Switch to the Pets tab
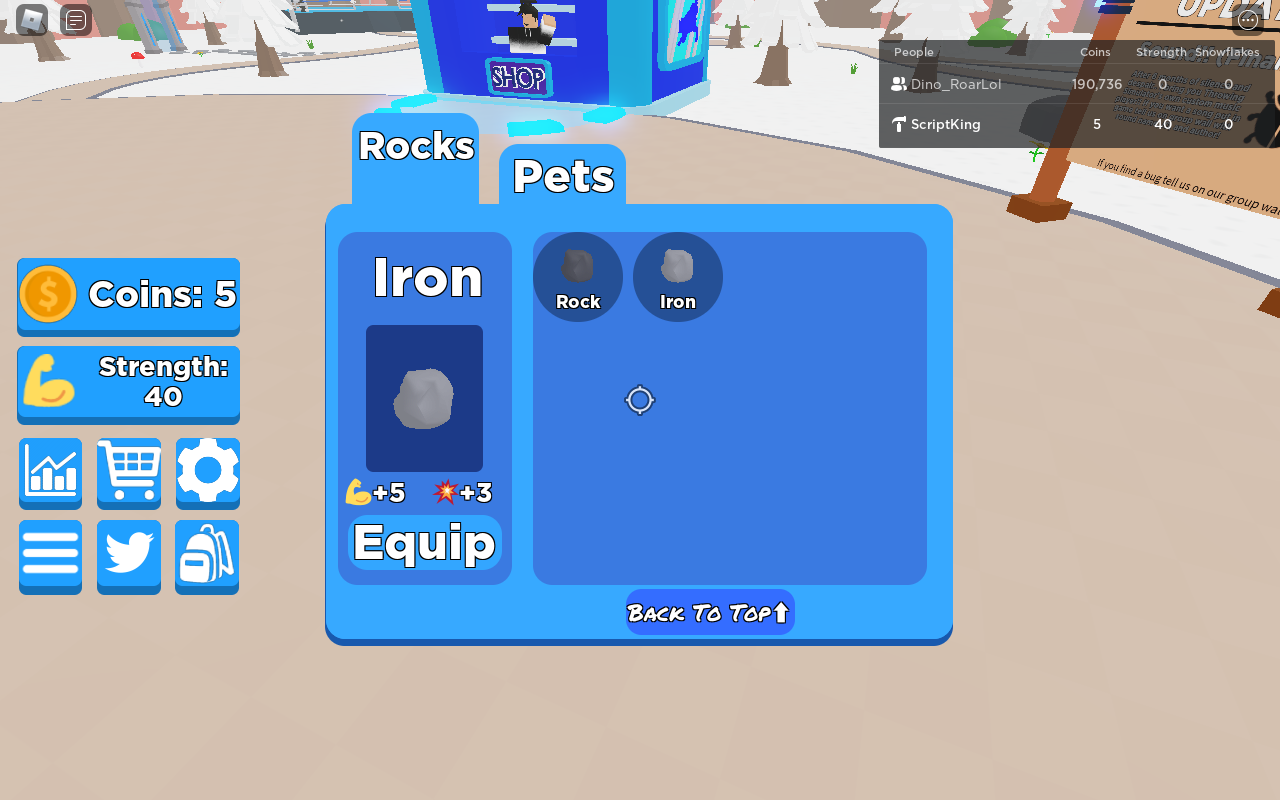The width and height of the screenshot is (1280, 800). click(x=563, y=177)
